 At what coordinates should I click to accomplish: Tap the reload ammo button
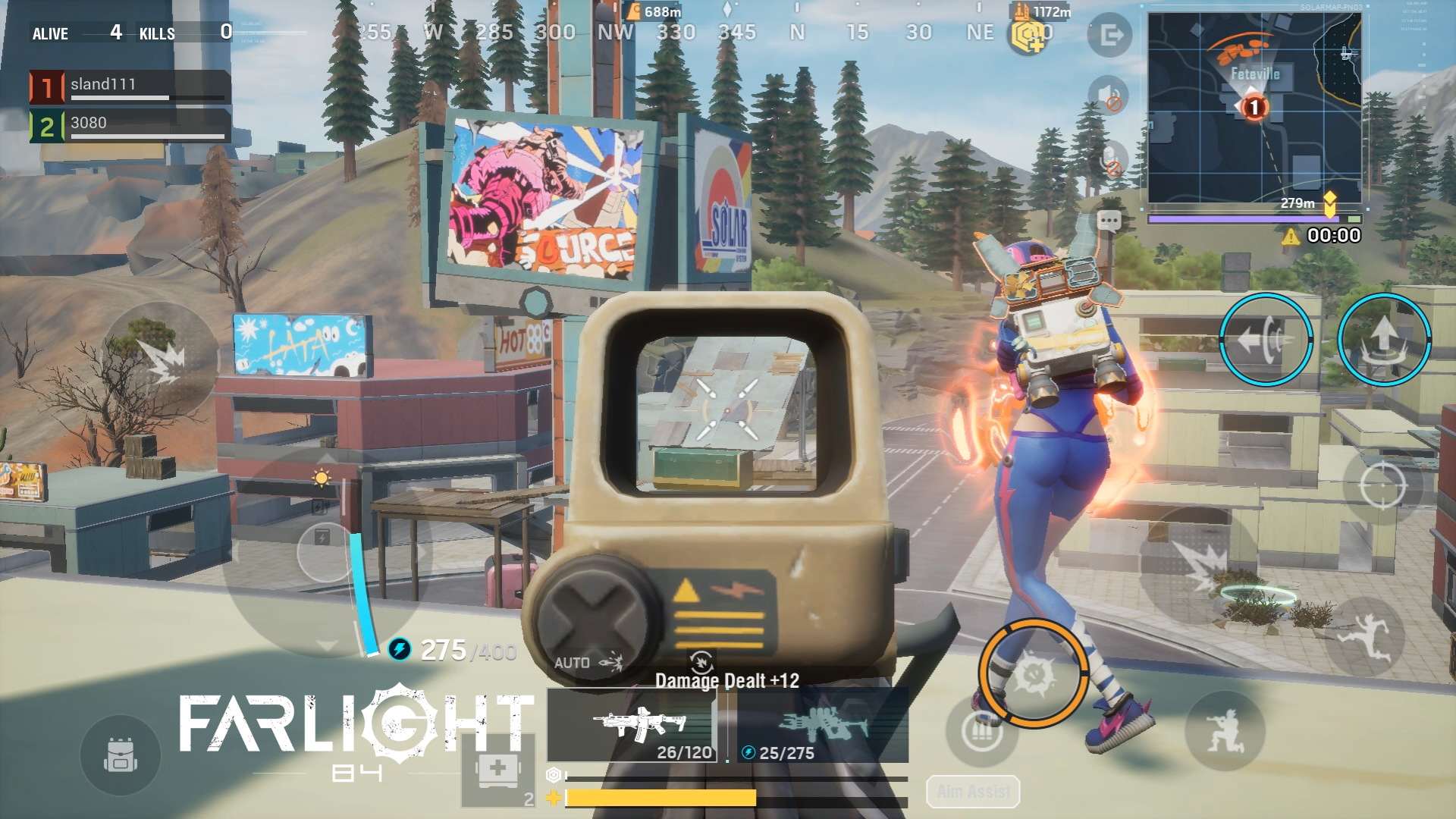[x=982, y=731]
